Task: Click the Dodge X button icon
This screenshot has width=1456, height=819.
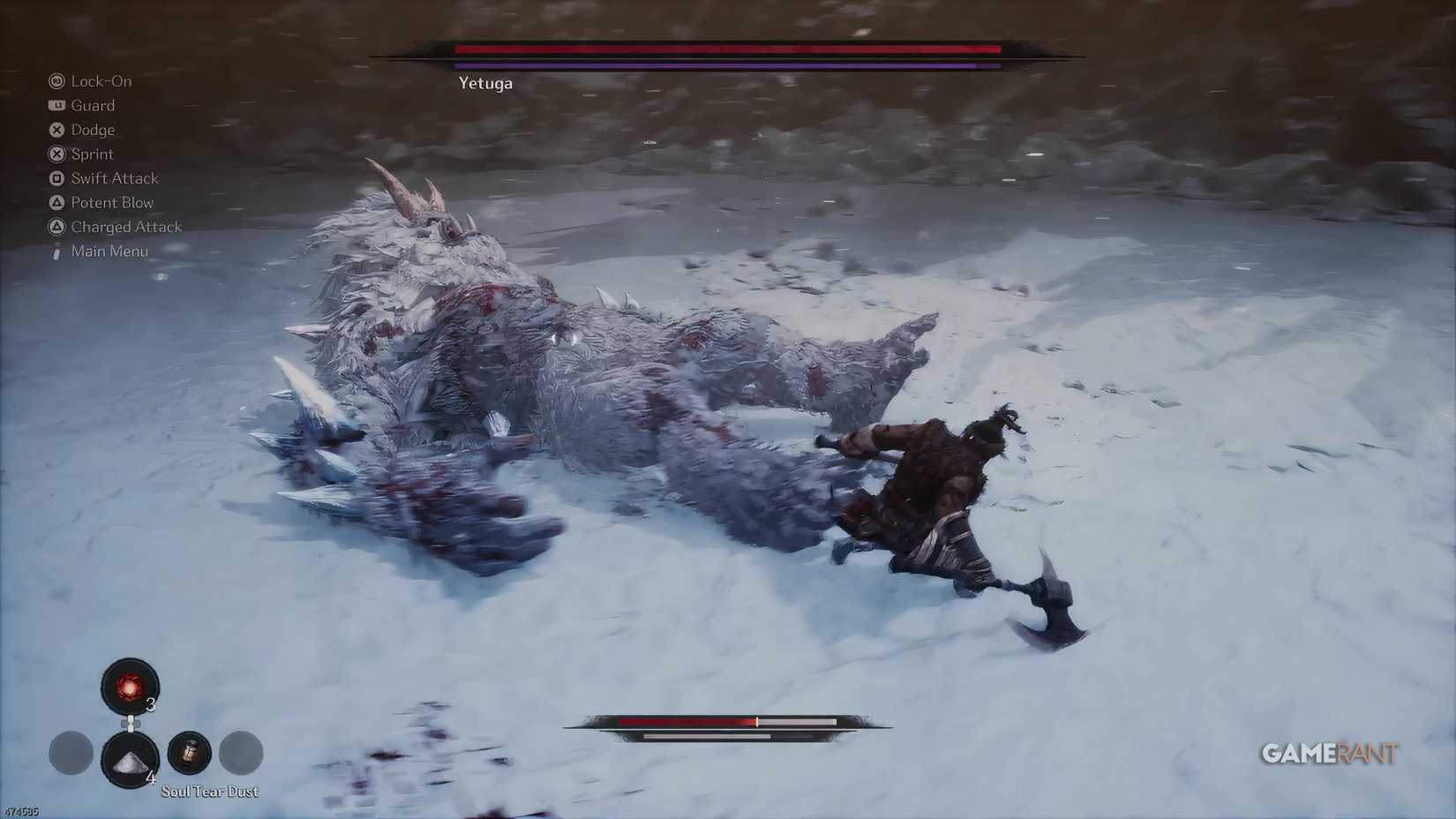Action: tap(56, 129)
